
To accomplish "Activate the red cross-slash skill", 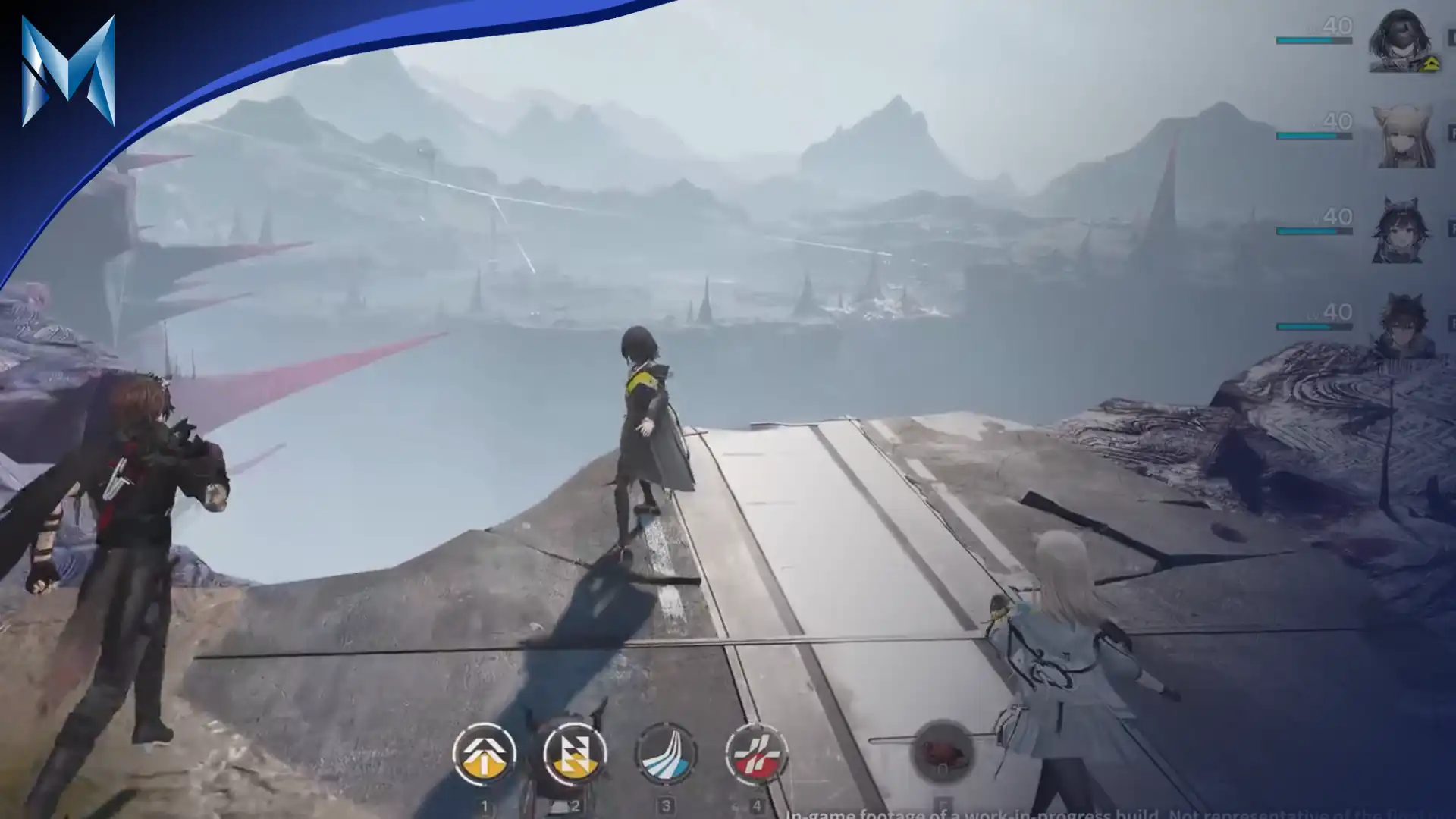I will (756, 755).
